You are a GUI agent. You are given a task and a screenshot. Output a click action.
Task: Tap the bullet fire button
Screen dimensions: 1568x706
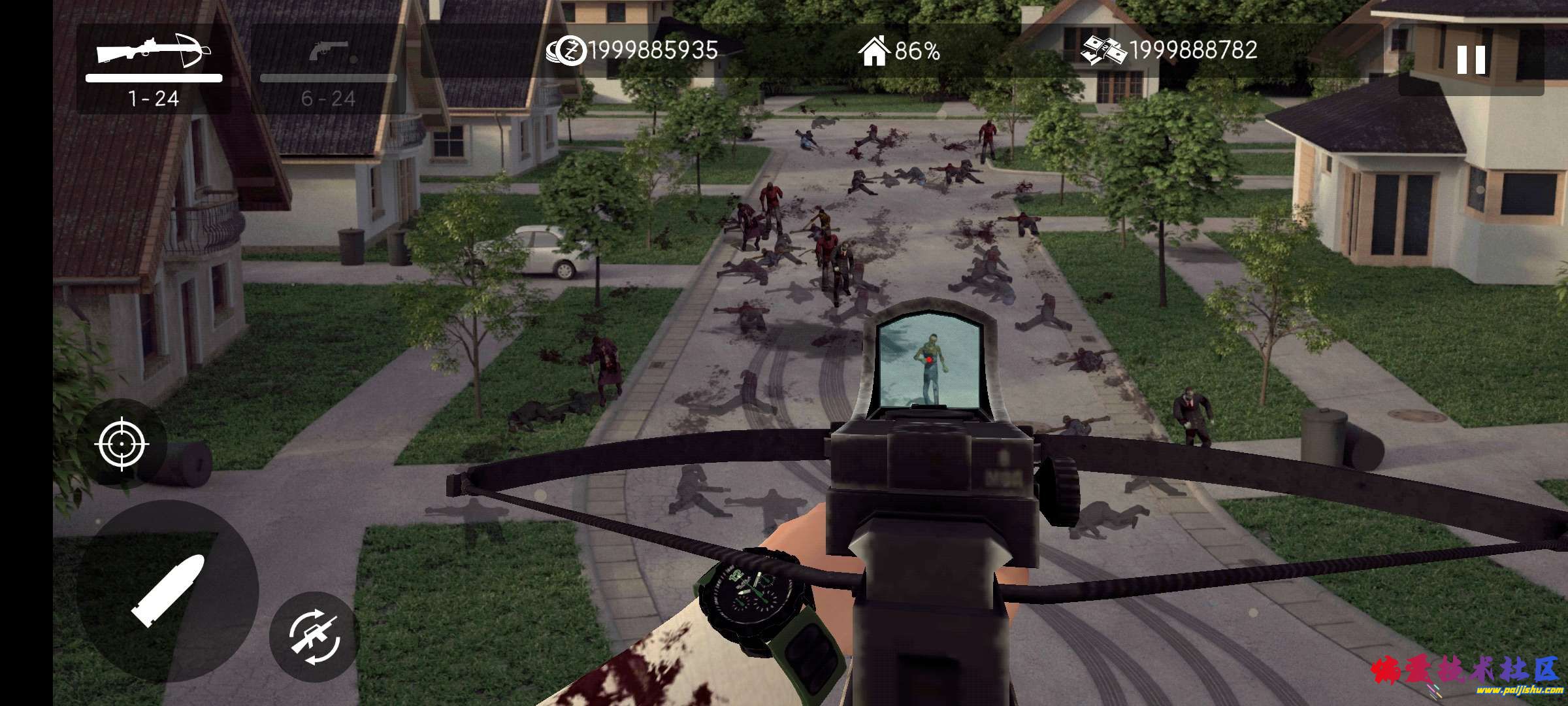(167, 592)
